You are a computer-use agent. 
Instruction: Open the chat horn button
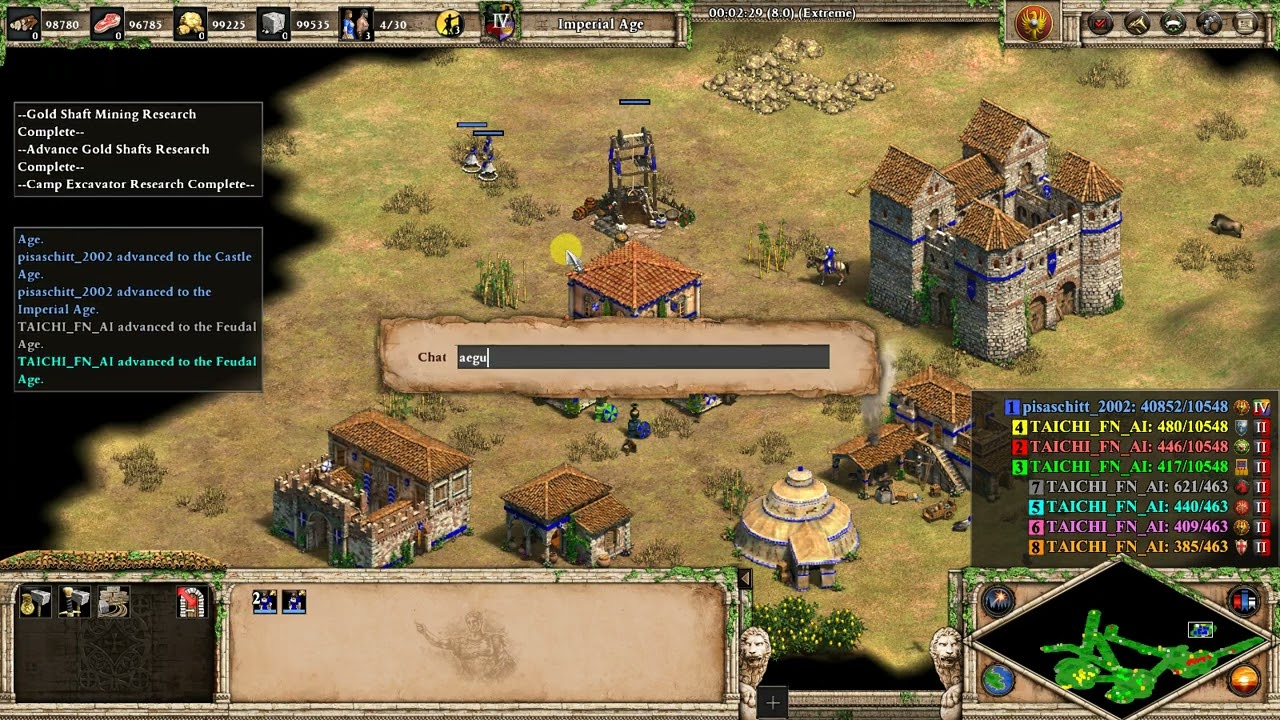point(1136,23)
